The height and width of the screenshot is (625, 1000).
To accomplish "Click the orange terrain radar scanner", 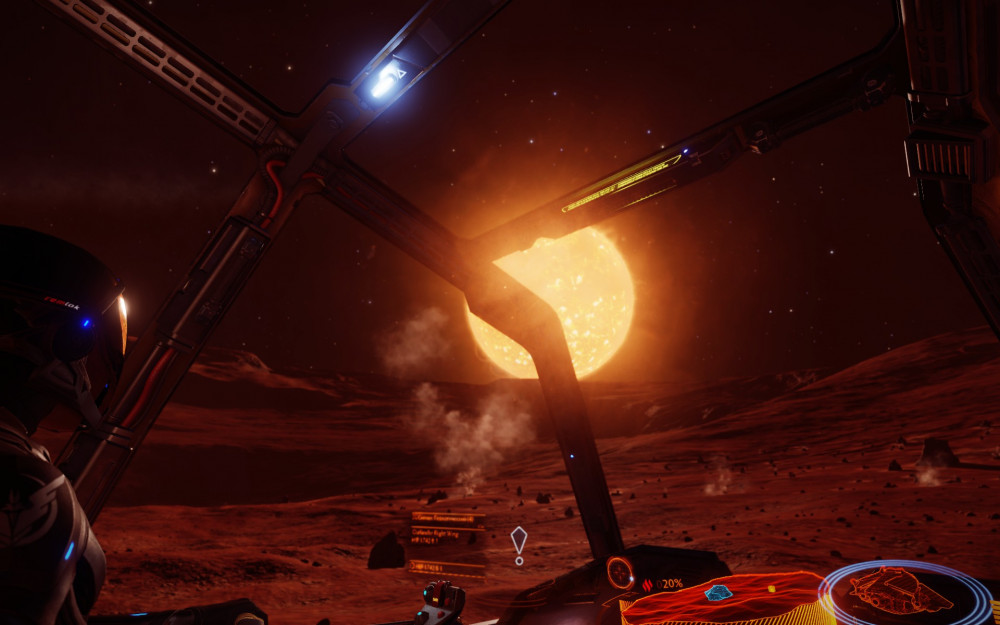I will pos(725,600).
